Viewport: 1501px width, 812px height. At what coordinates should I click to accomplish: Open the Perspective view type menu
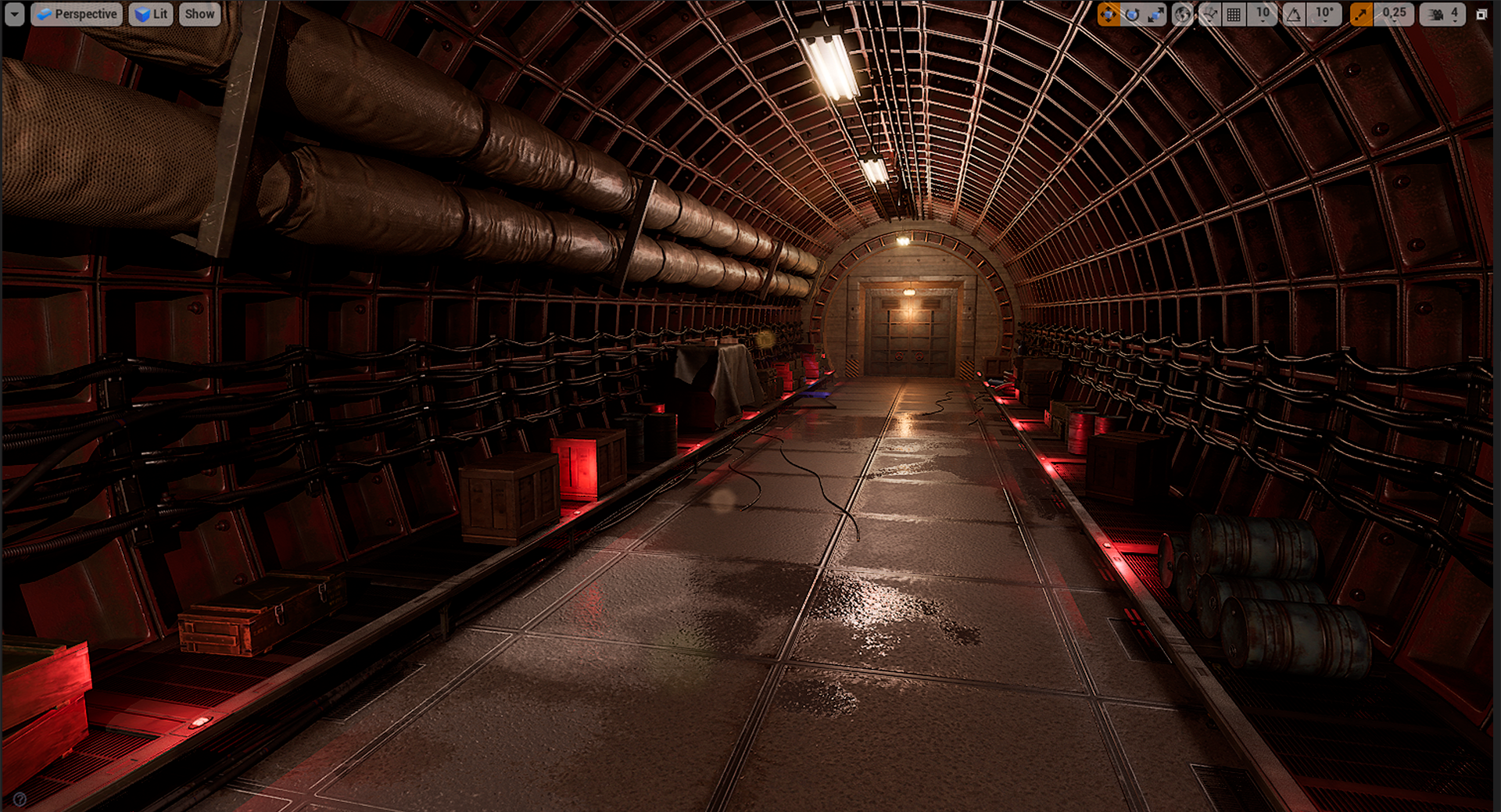(x=77, y=14)
